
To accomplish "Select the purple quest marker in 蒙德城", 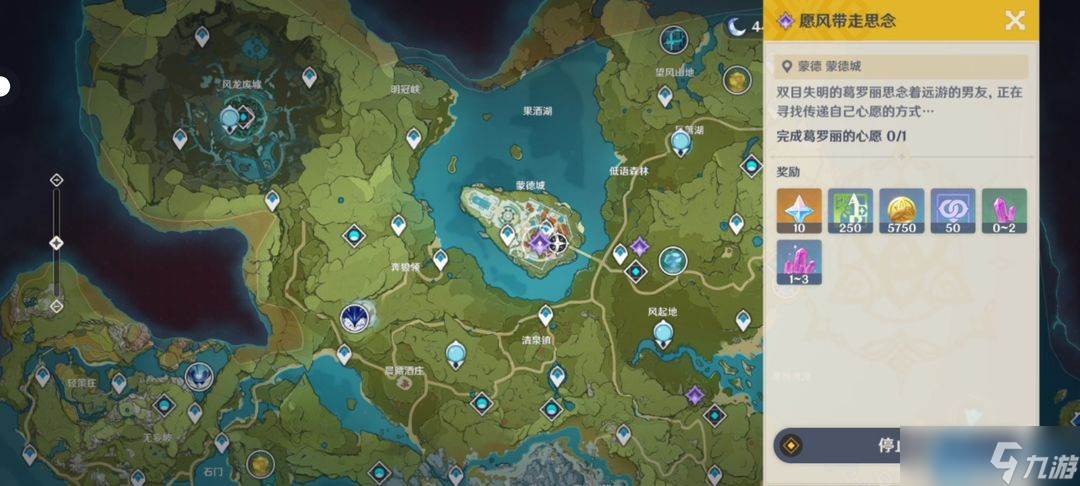I will click(x=539, y=243).
